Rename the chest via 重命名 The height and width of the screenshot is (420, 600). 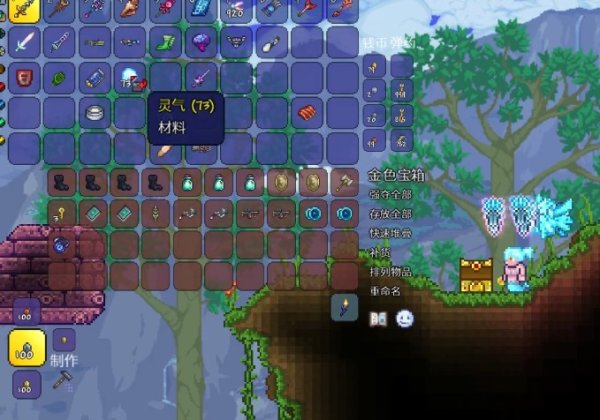click(x=384, y=290)
